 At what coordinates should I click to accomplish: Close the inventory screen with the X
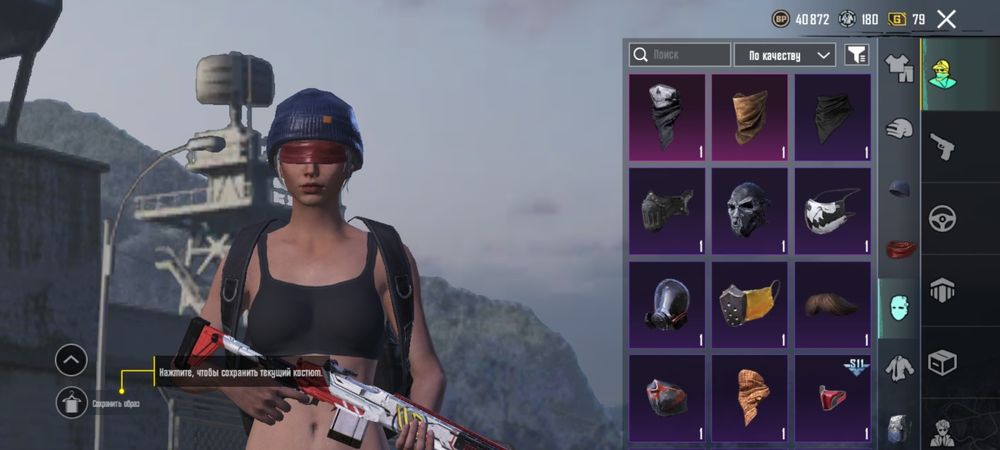946,18
